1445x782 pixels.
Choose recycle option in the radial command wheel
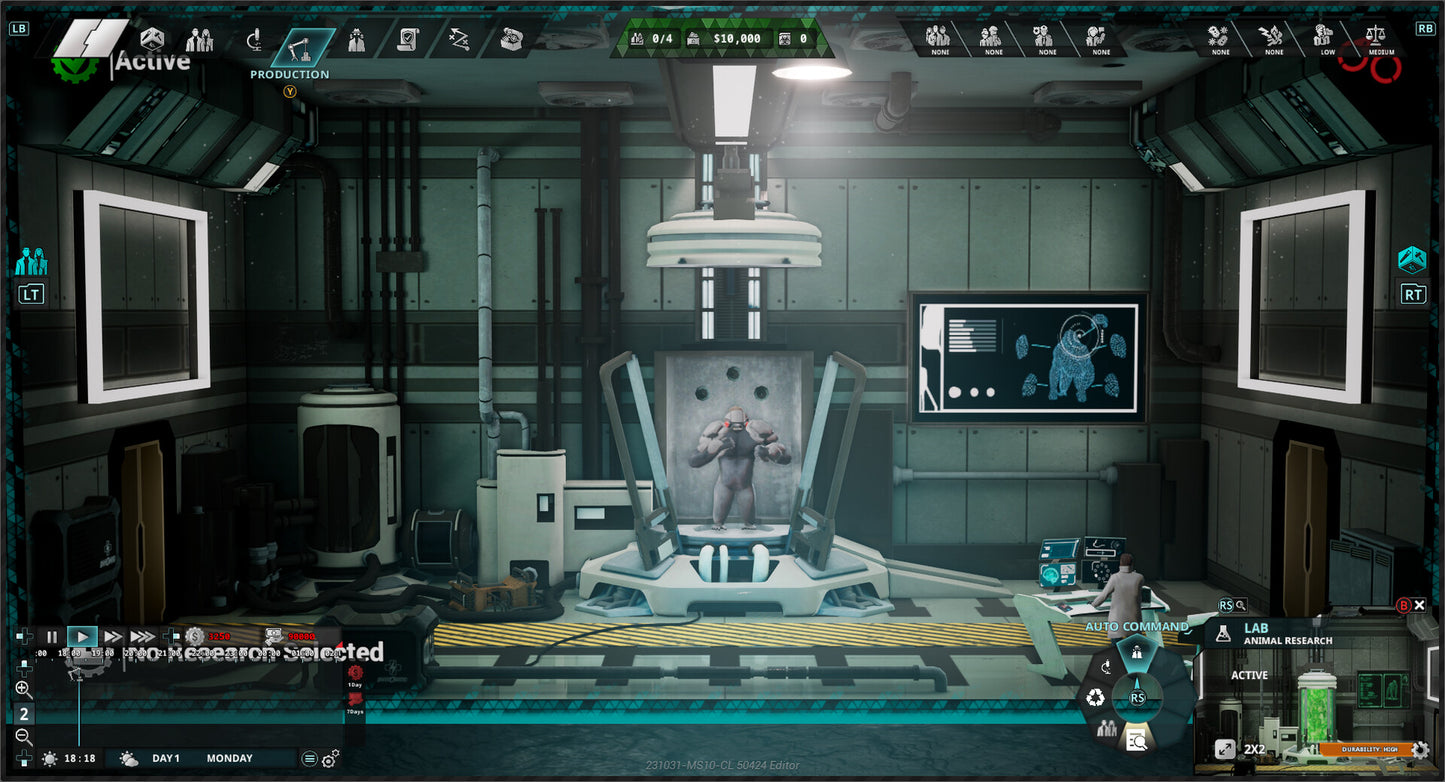coord(1096,697)
